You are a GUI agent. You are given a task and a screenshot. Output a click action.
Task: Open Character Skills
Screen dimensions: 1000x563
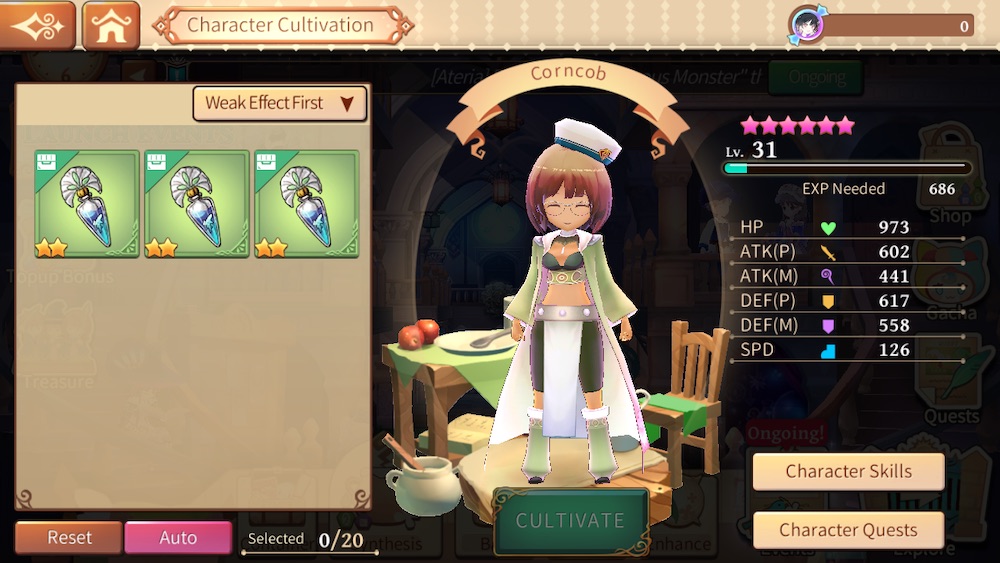(848, 472)
